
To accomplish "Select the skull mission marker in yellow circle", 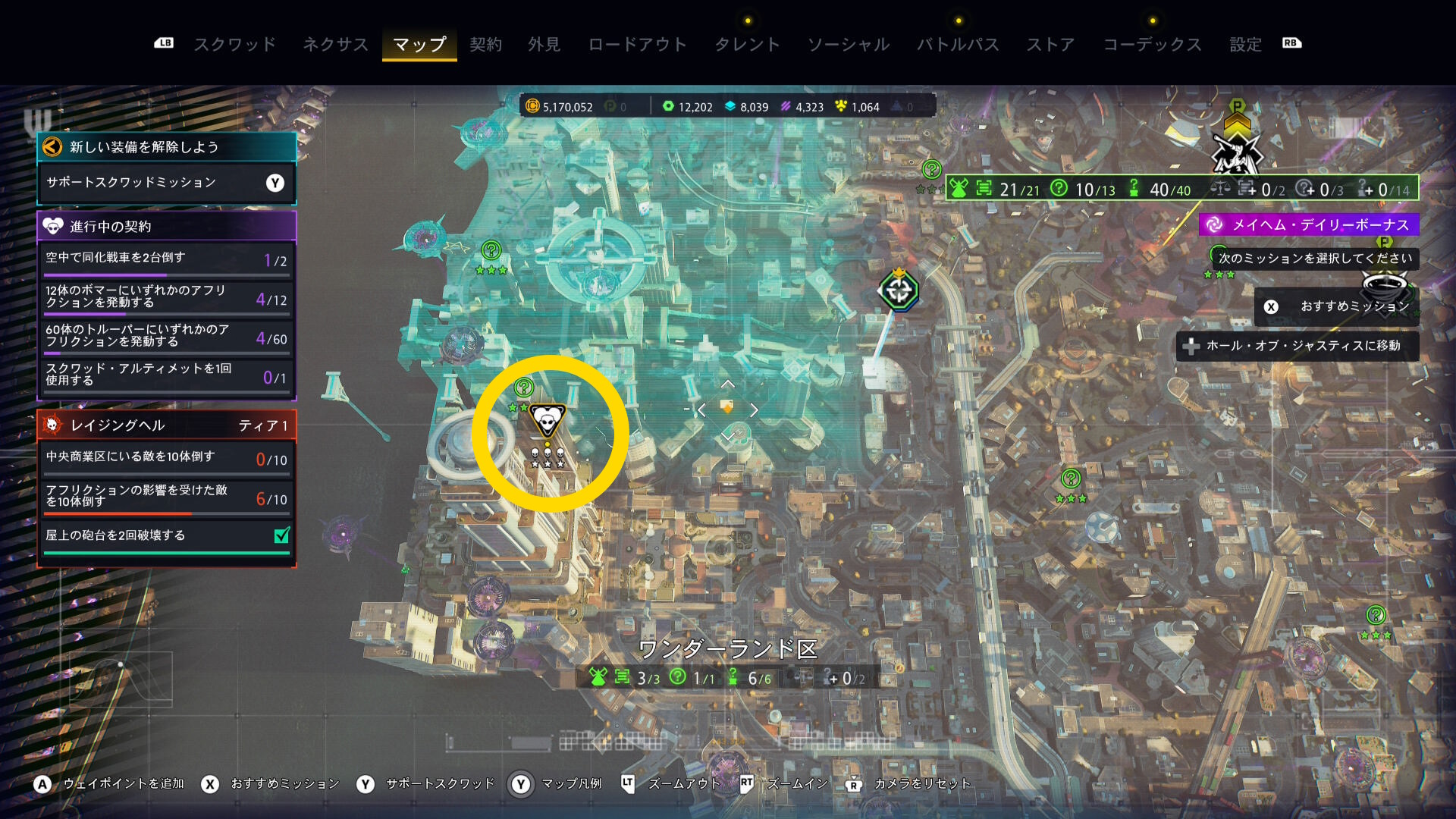I will click(x=547, y=421).
